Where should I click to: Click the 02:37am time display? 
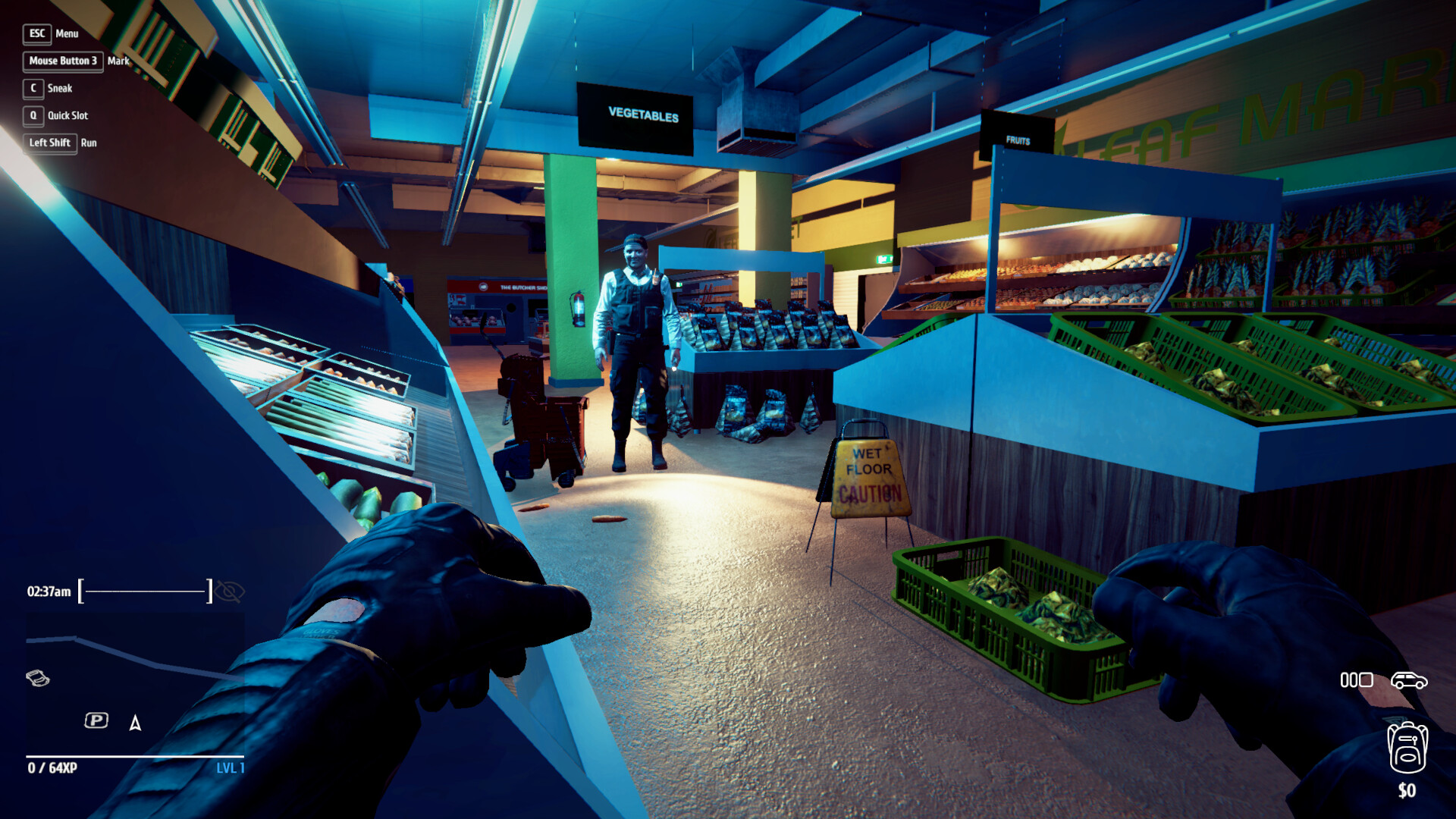[47, 590]
